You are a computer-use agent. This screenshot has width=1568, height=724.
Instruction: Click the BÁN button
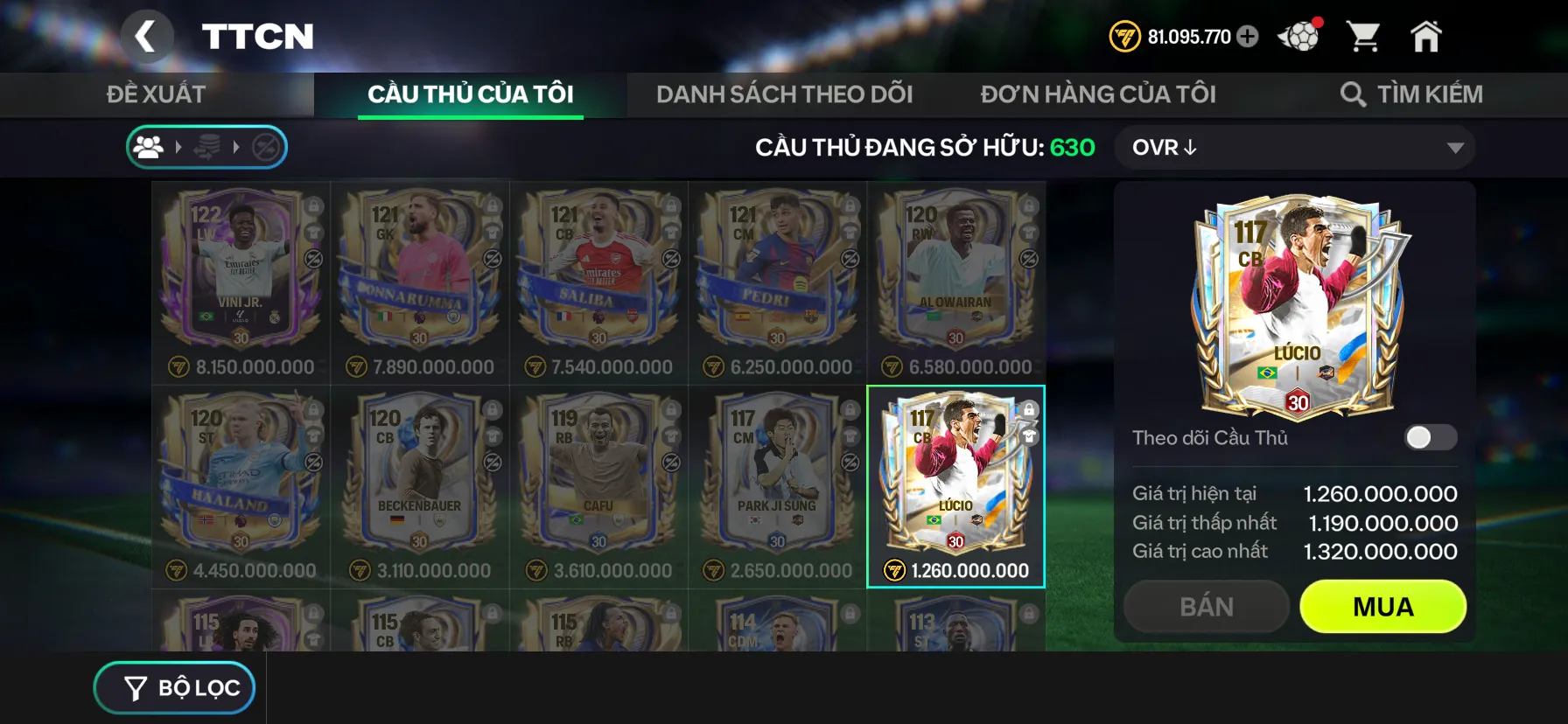(x=1206, y=606)
